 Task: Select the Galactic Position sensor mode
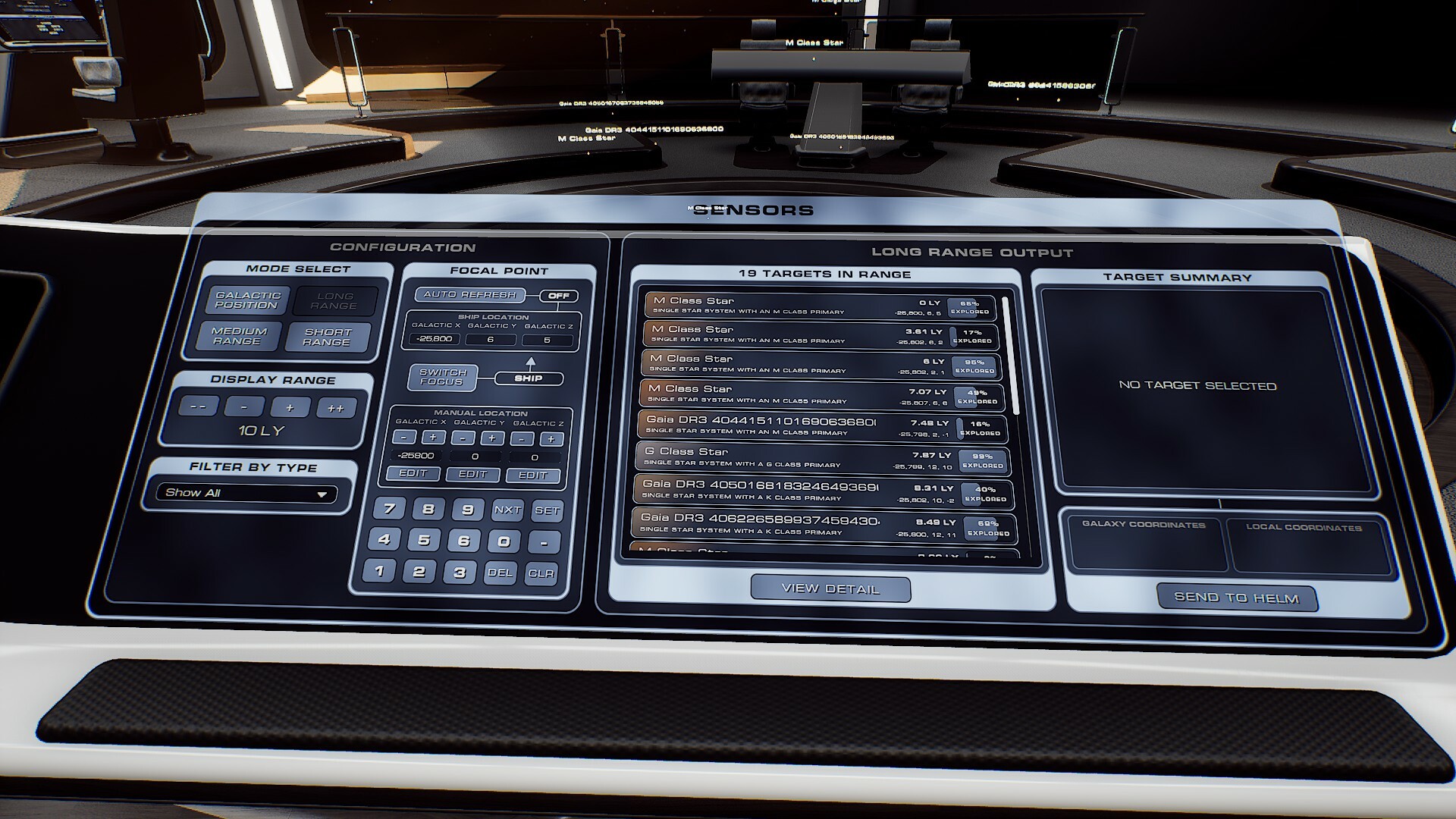(x=248, y=300)
